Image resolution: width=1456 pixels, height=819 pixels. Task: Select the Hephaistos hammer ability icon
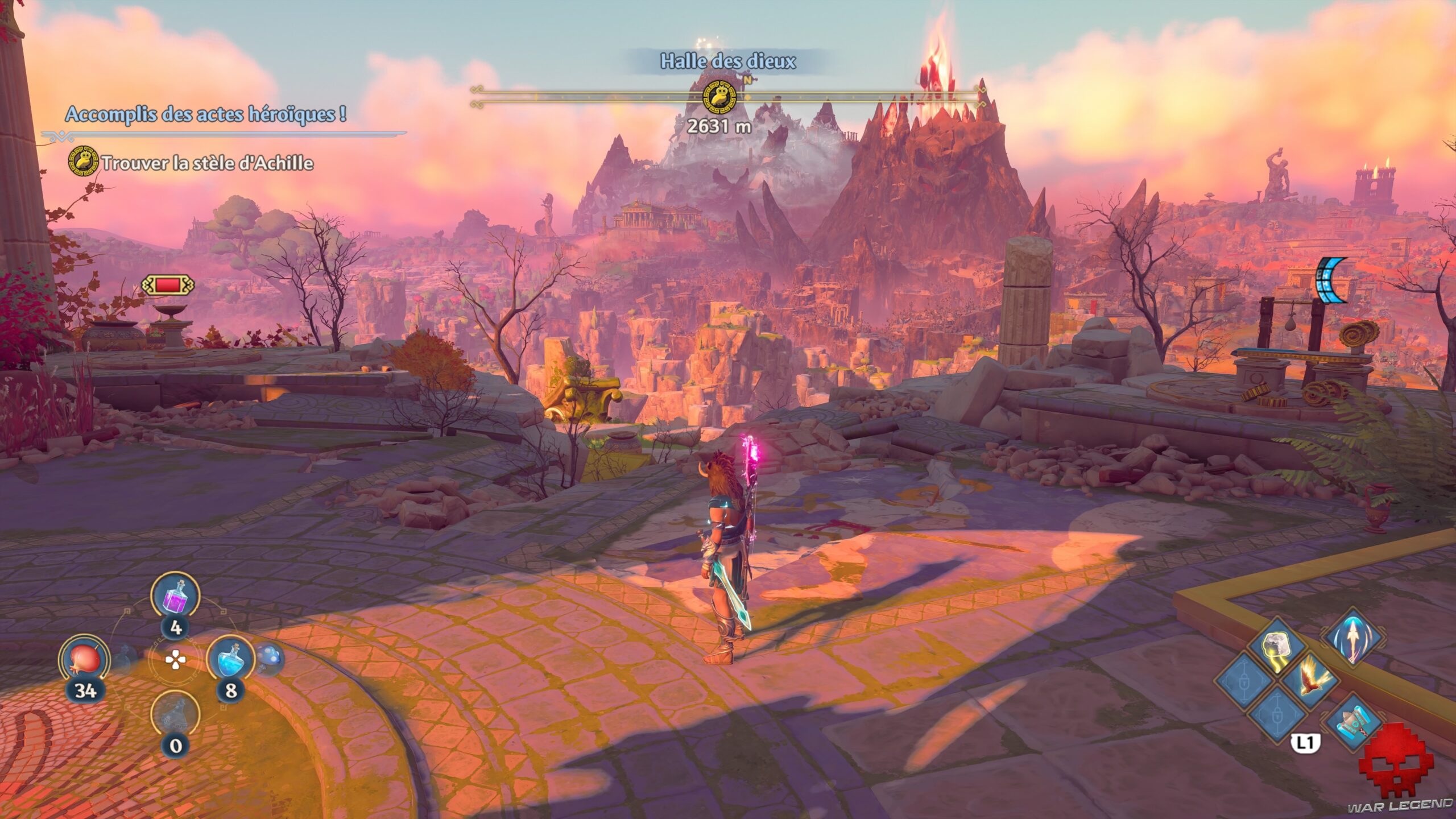[1354, 722]
